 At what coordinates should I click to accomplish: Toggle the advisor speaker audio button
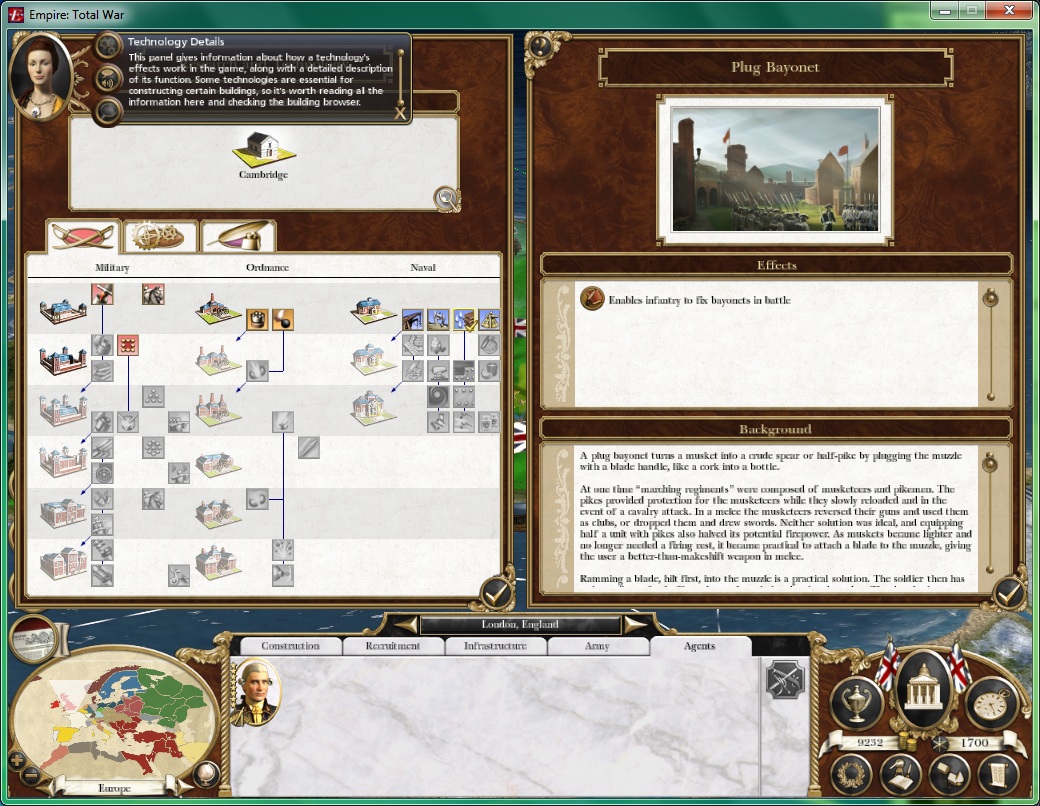click(x=107, y=77)
